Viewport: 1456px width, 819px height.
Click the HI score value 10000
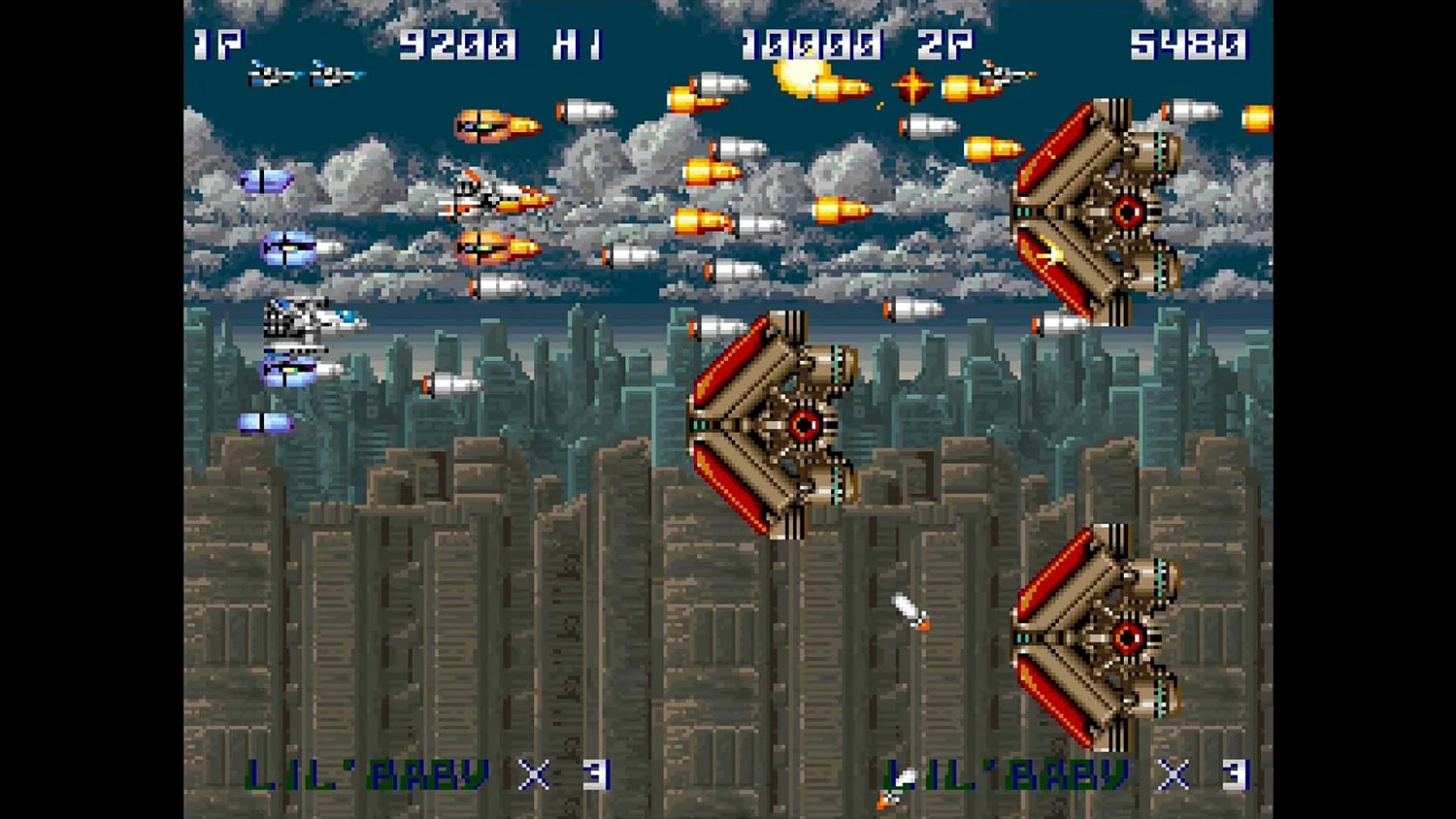point(813,44)
